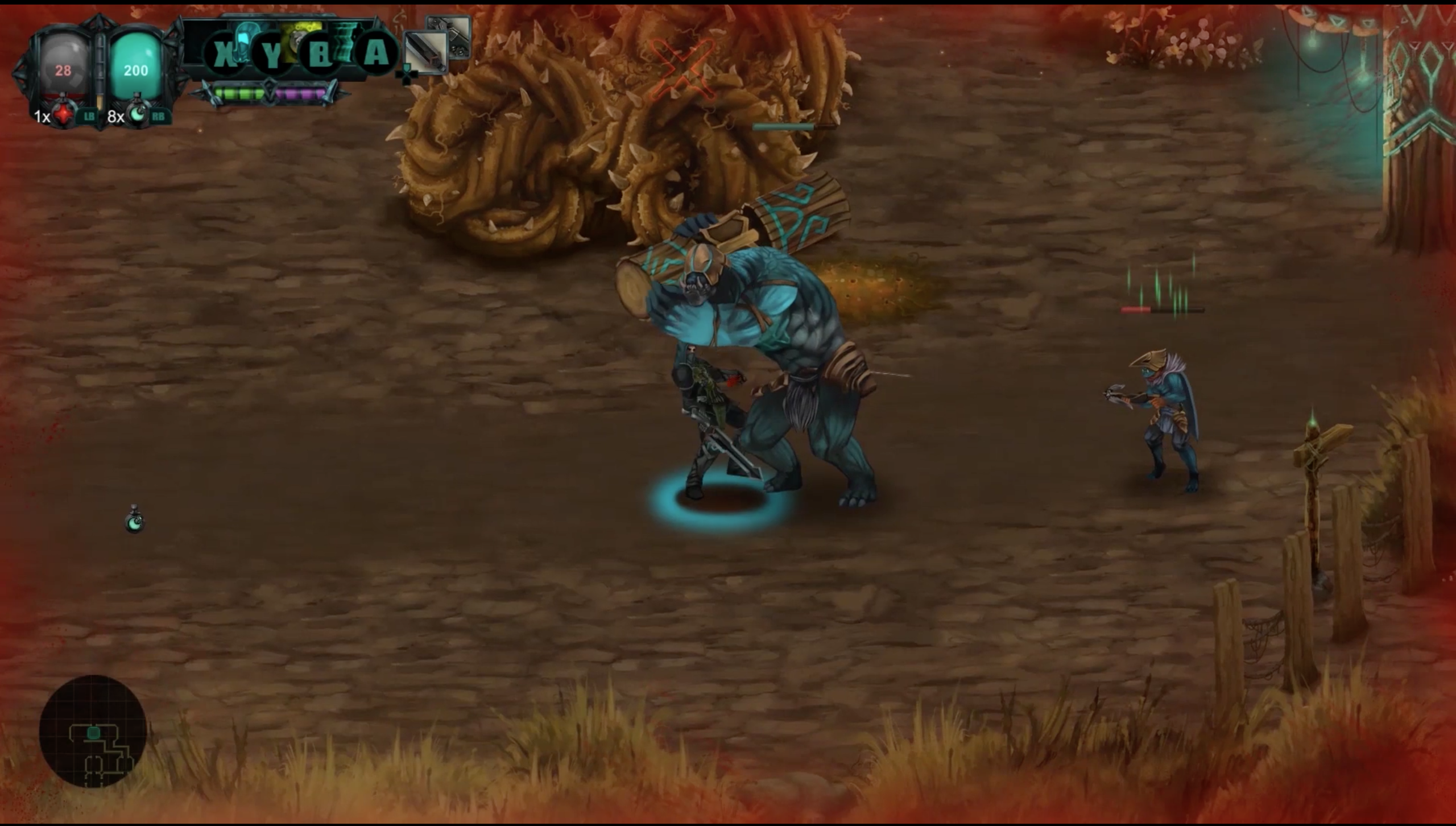Use the green moon mana potion

tap(136, 114)
